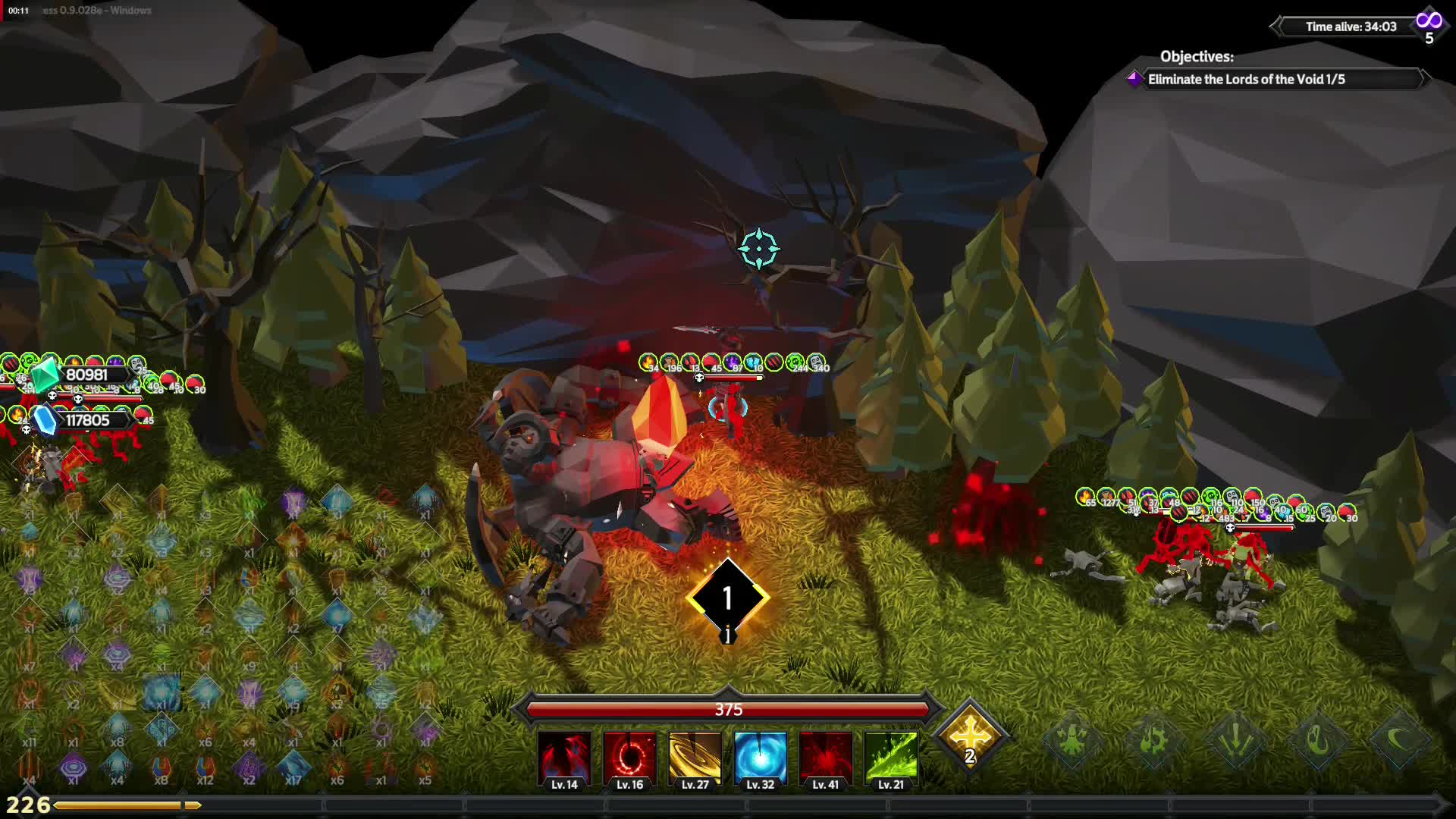Use the red ring vortex ability Lv.16

(x=629, y=758)
